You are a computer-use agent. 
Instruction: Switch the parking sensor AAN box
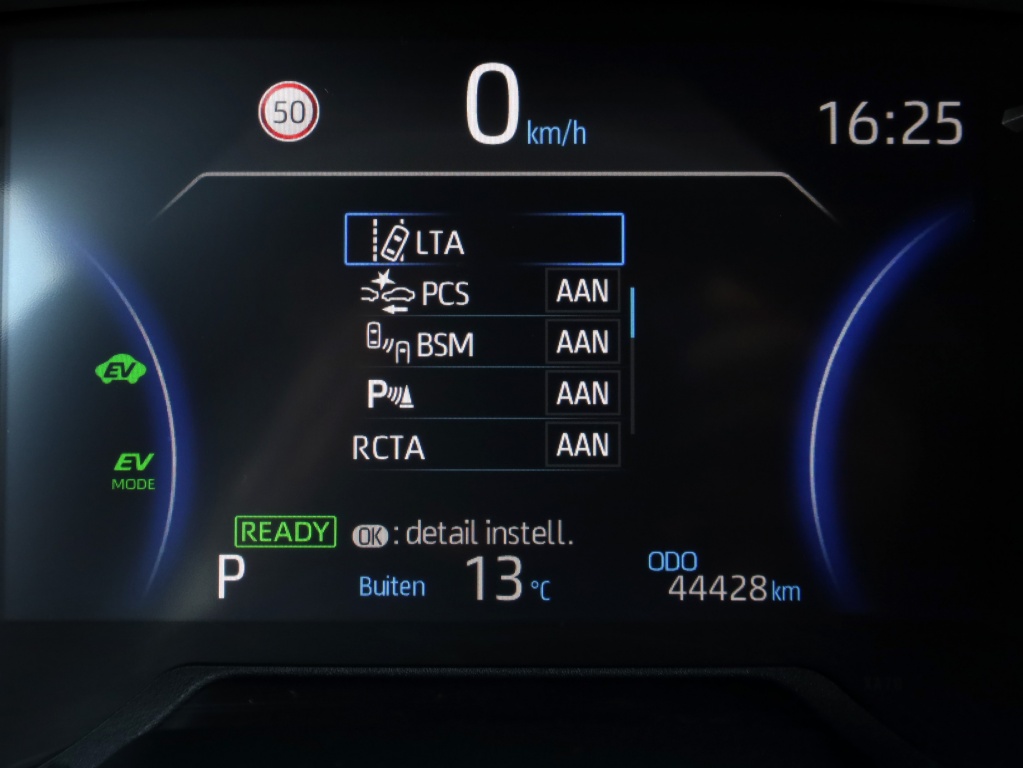(x=582, y=394)
